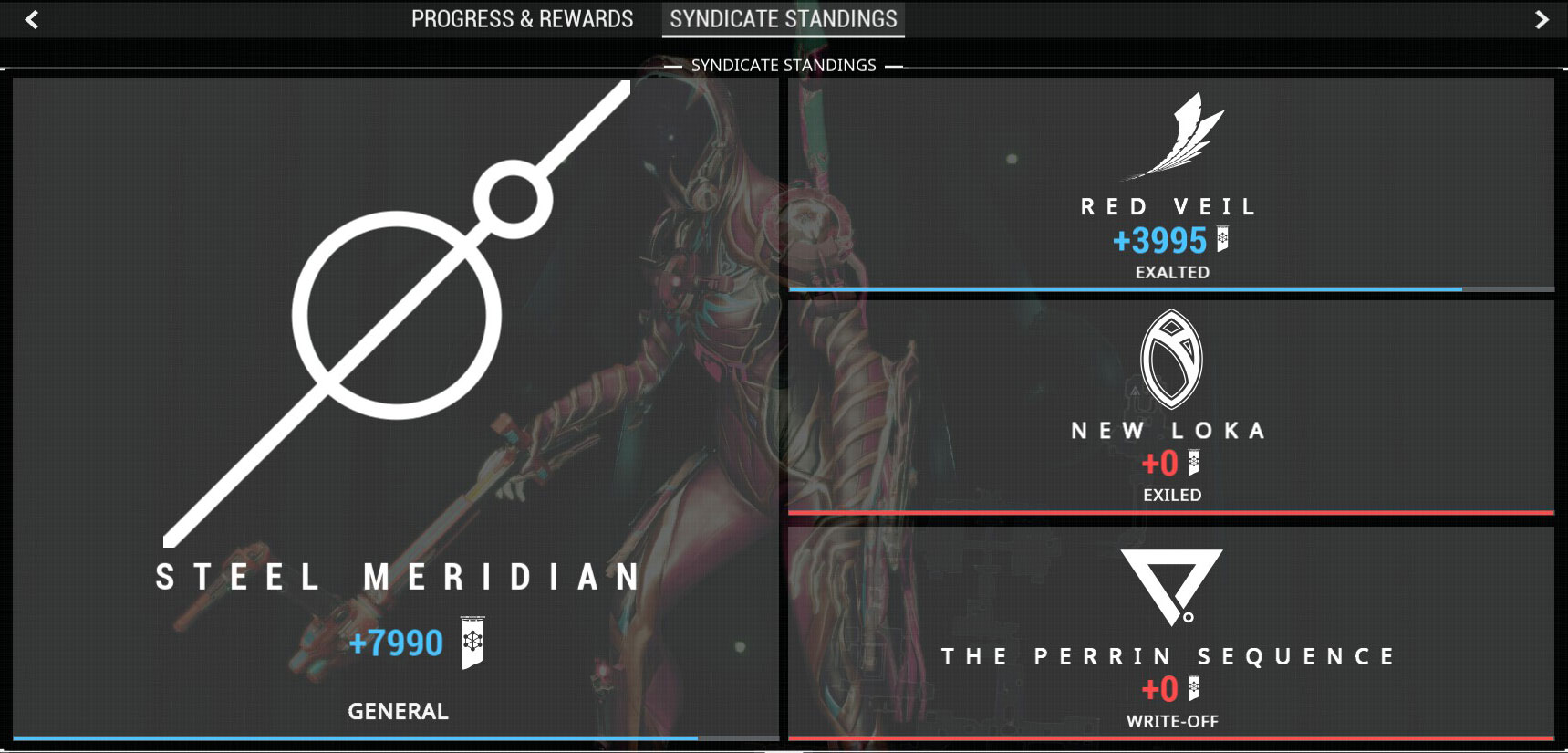The width and height of the screenshot is (1568, 753).
Task: Select the +7990 standing value
Action: pos(396,644)
